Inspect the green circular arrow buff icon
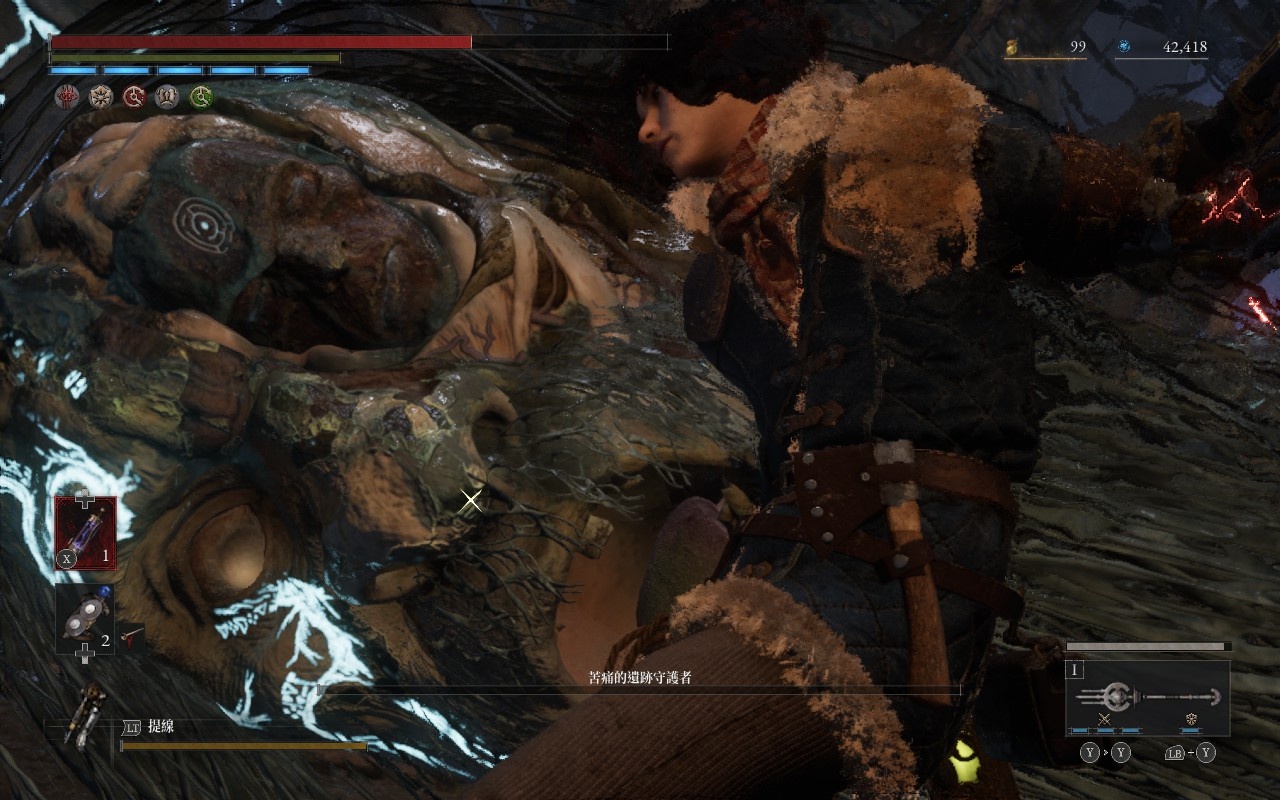This screenshot has height=800, width=1280. click(x=202, y=96)
